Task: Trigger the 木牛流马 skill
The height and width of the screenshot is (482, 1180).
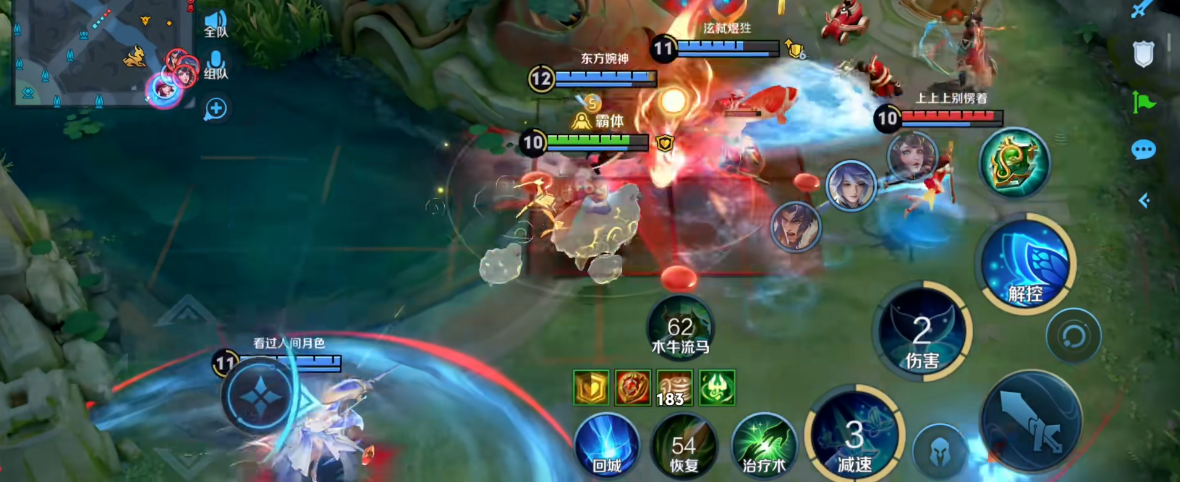Action: pos(680,328)
